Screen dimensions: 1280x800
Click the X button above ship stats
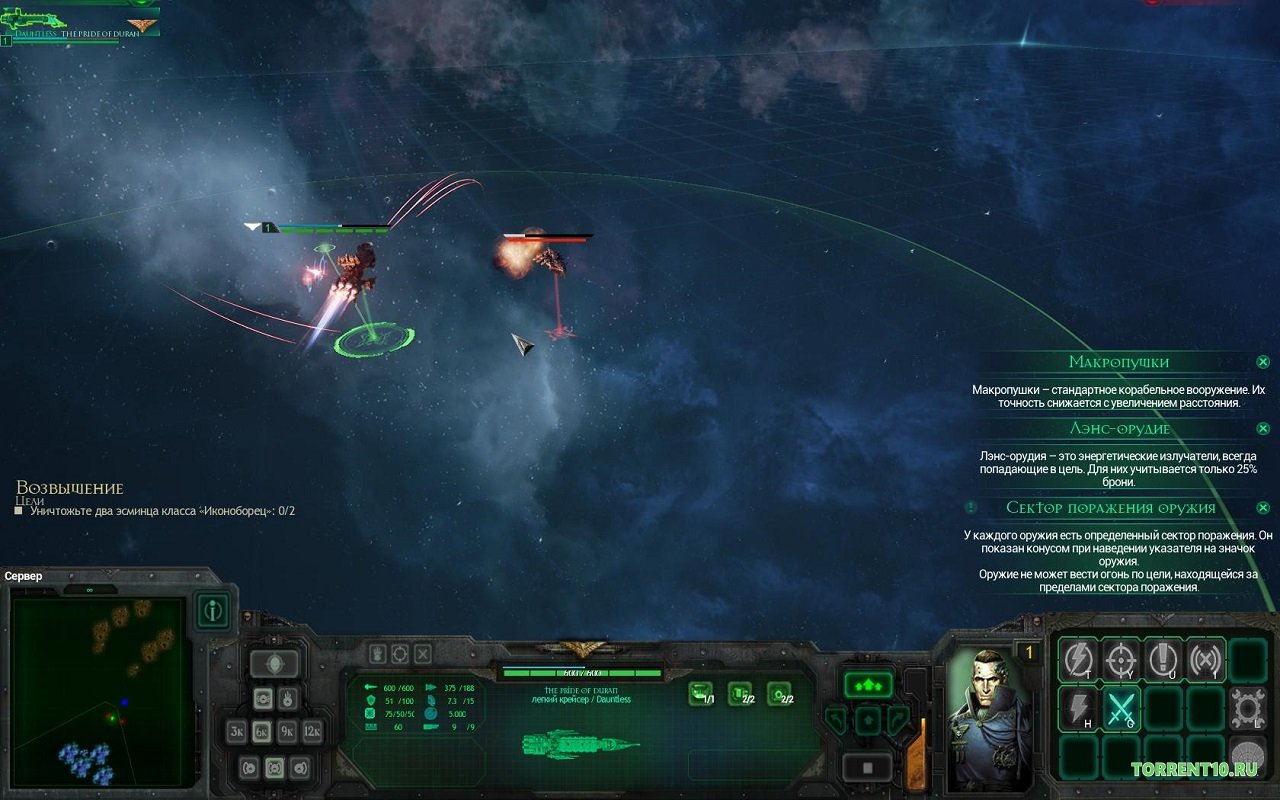(423, 654)
